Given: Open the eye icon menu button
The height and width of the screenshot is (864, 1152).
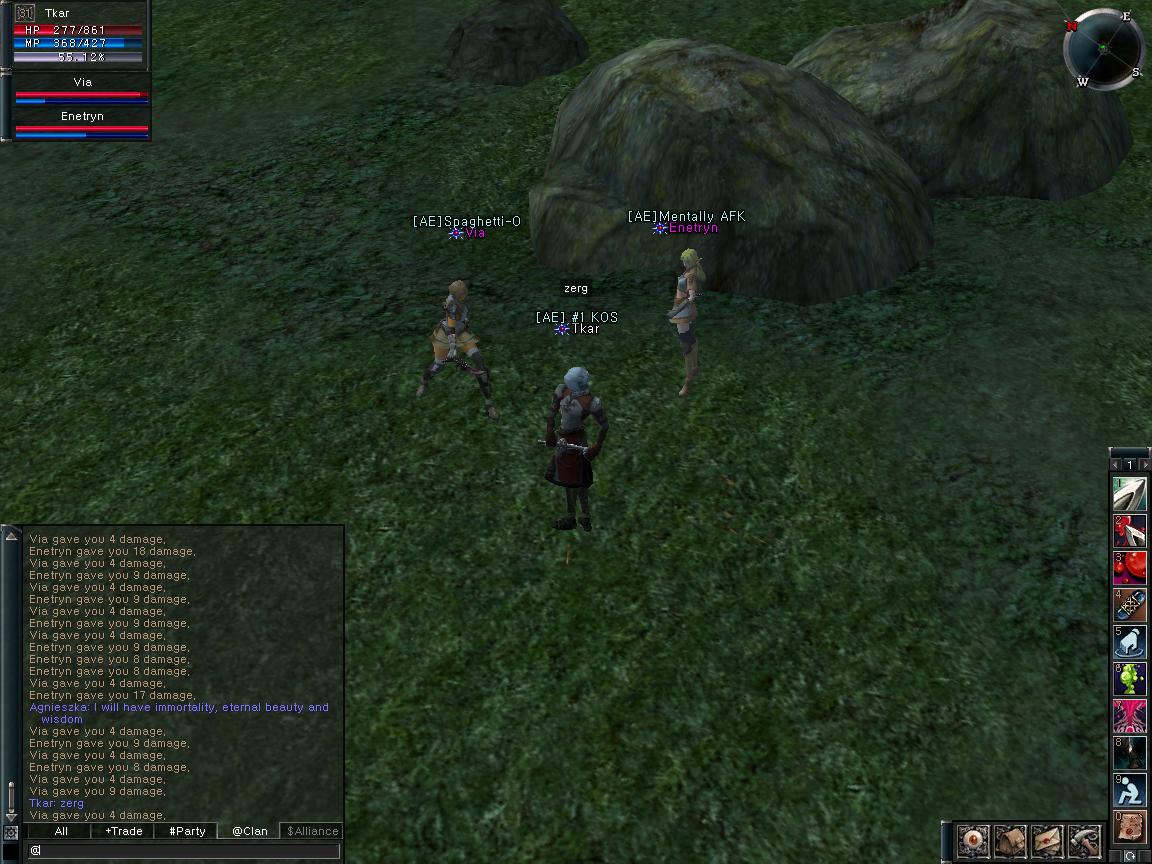Looking at the screenshot, I should [973, 840].
